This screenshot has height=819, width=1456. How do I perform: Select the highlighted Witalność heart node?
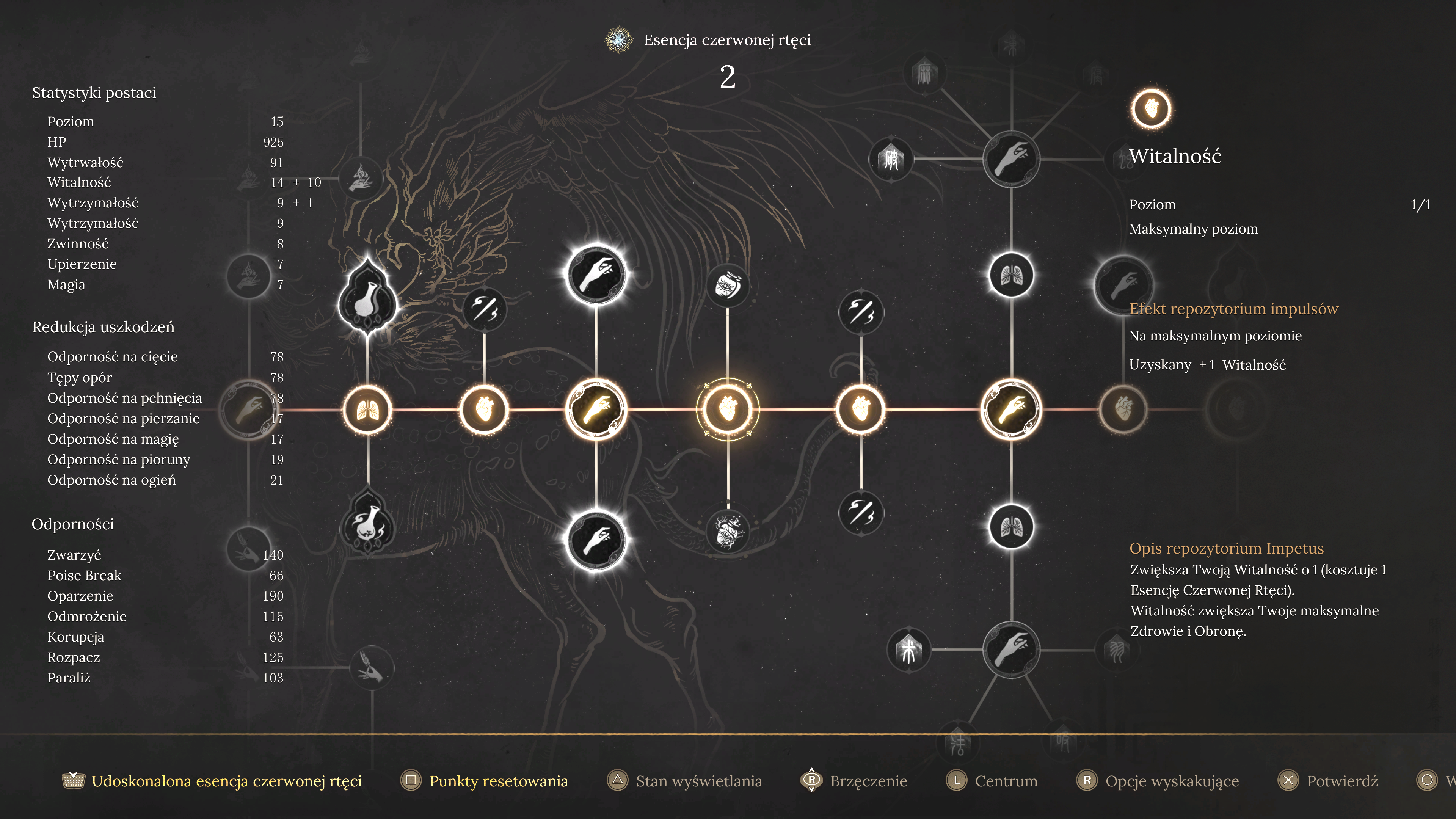click(x=728, y=409)
